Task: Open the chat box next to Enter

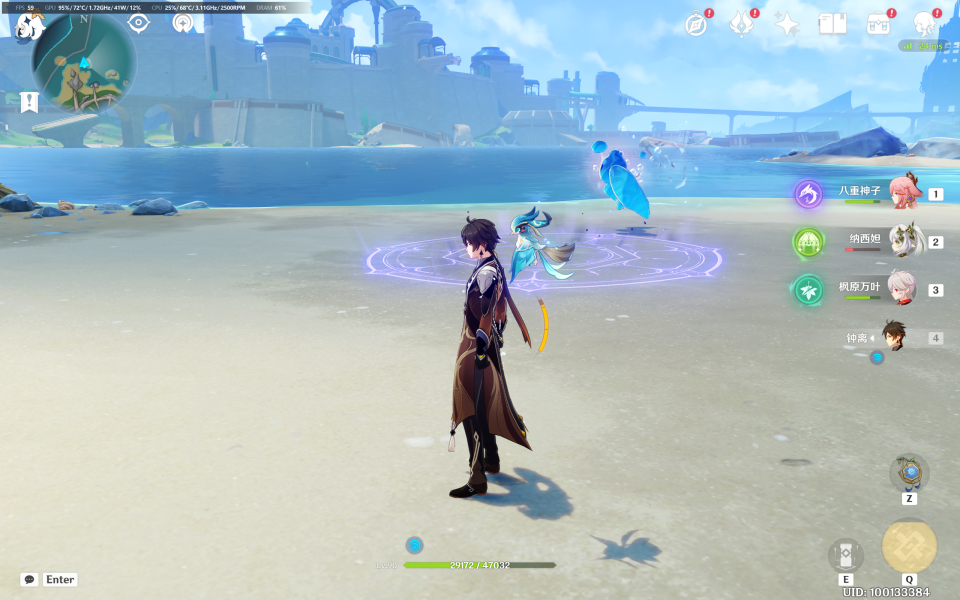Action: pyautogui.click(x=29, y=580)
